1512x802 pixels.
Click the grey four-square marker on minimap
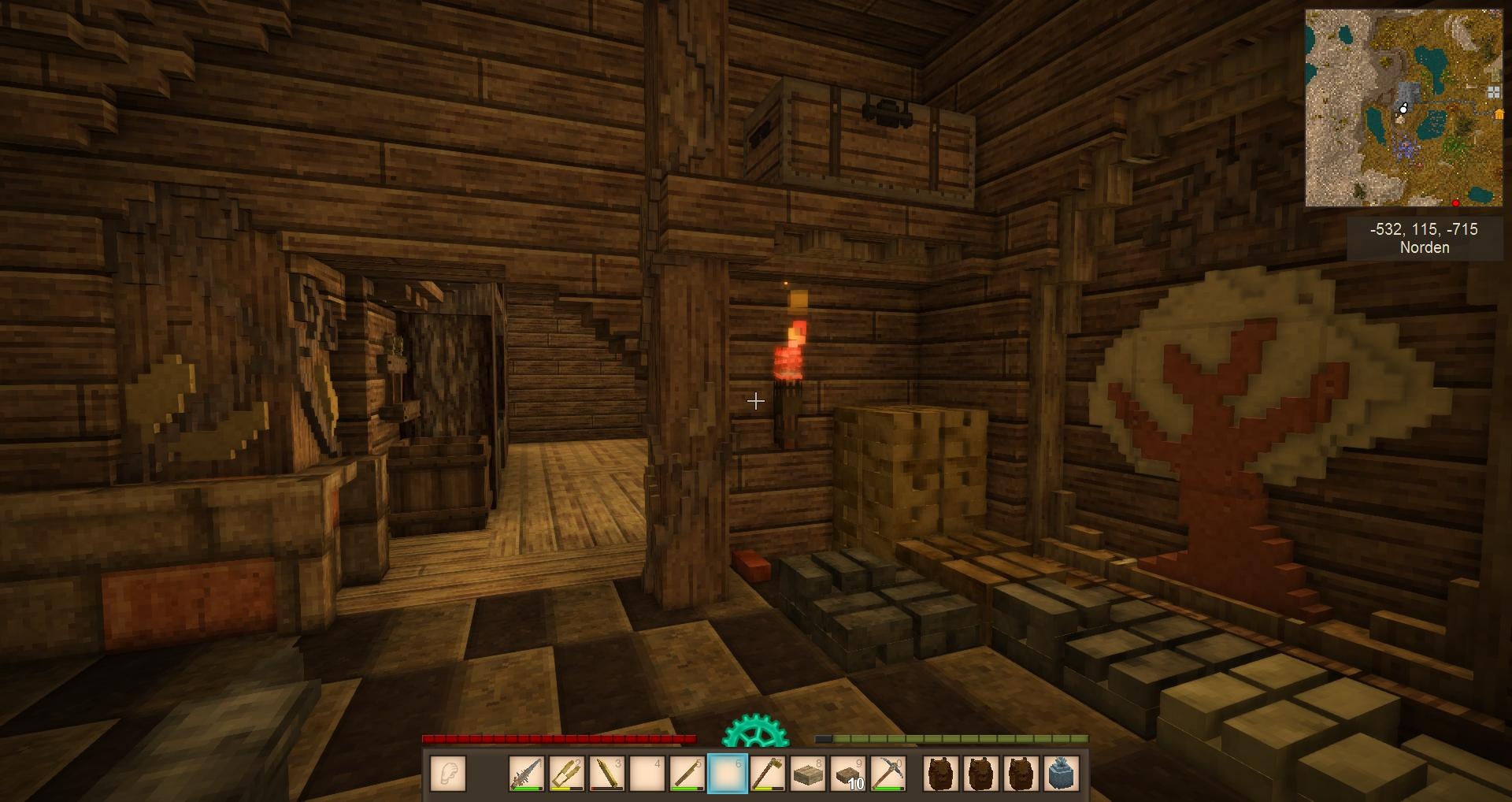pyautogui.click(x=1493, y=93)
